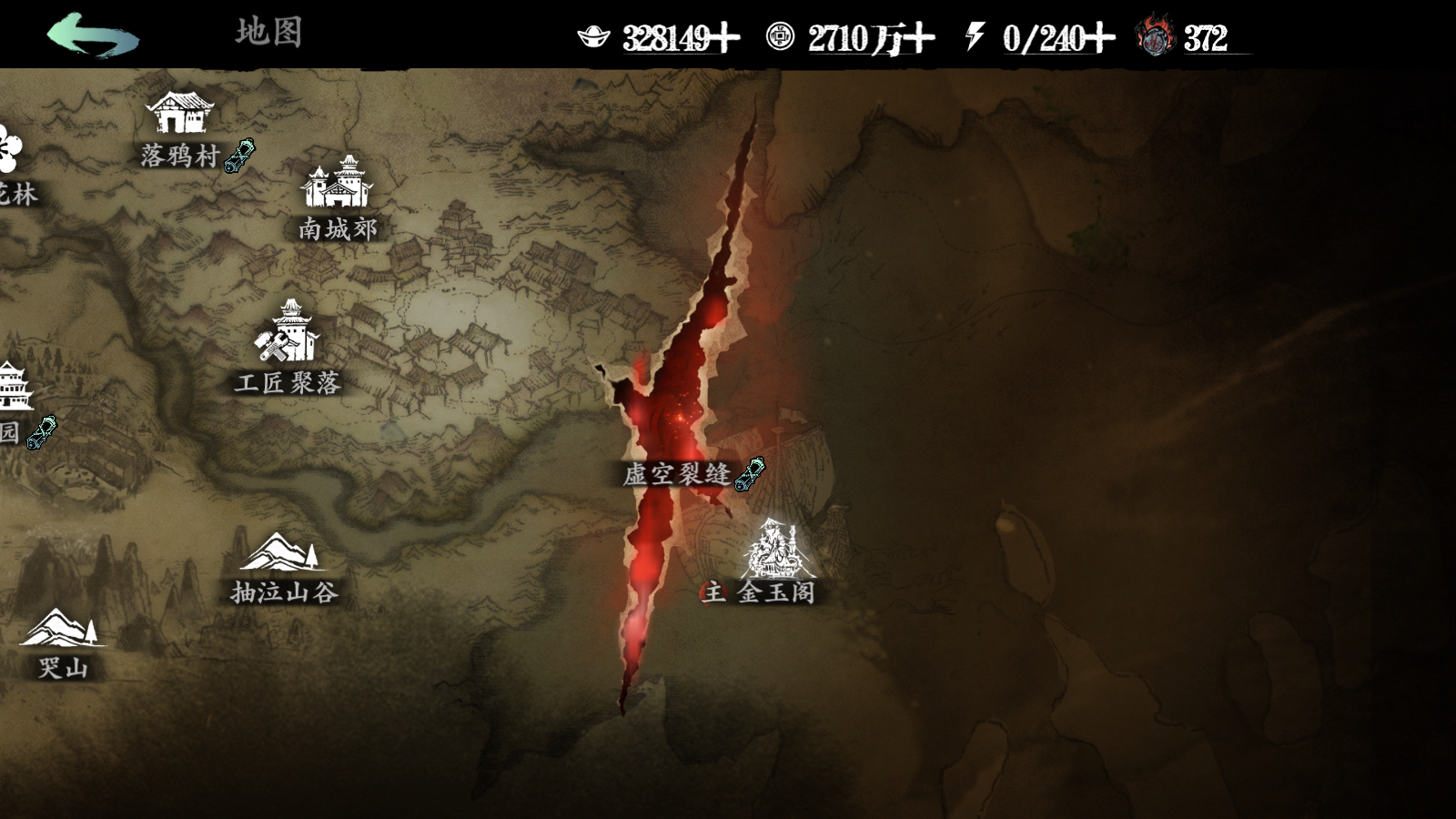Open the flaming demon token icon
This screenshot has height=819, width=1456.
point(1156,36)
